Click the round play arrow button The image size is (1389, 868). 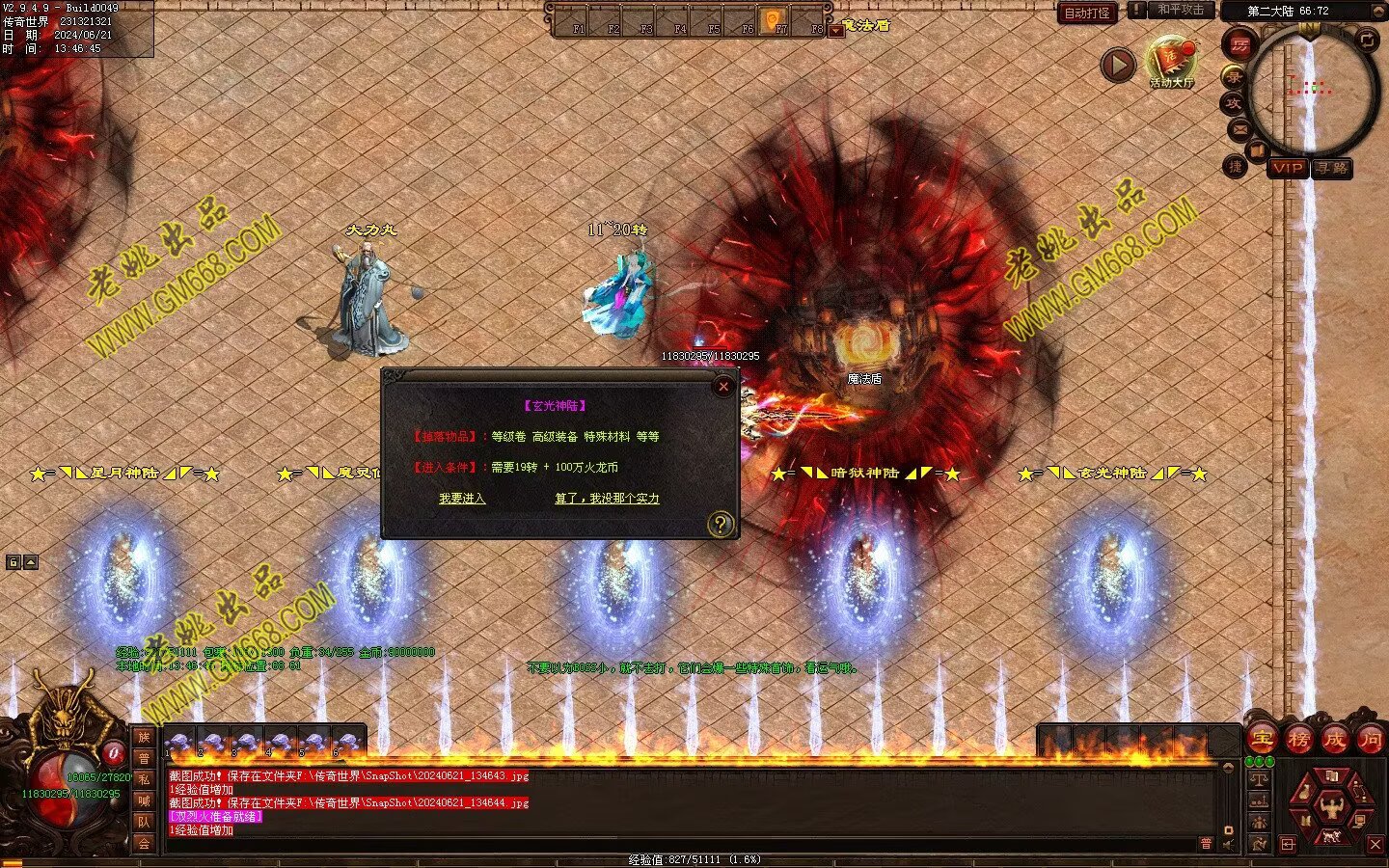1118,65
